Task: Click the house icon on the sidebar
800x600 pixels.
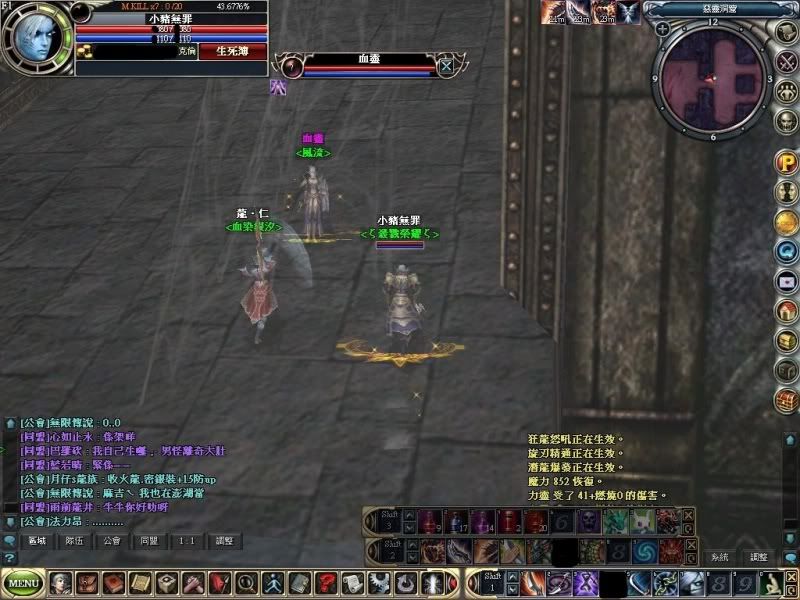Action: coord(787,311)
